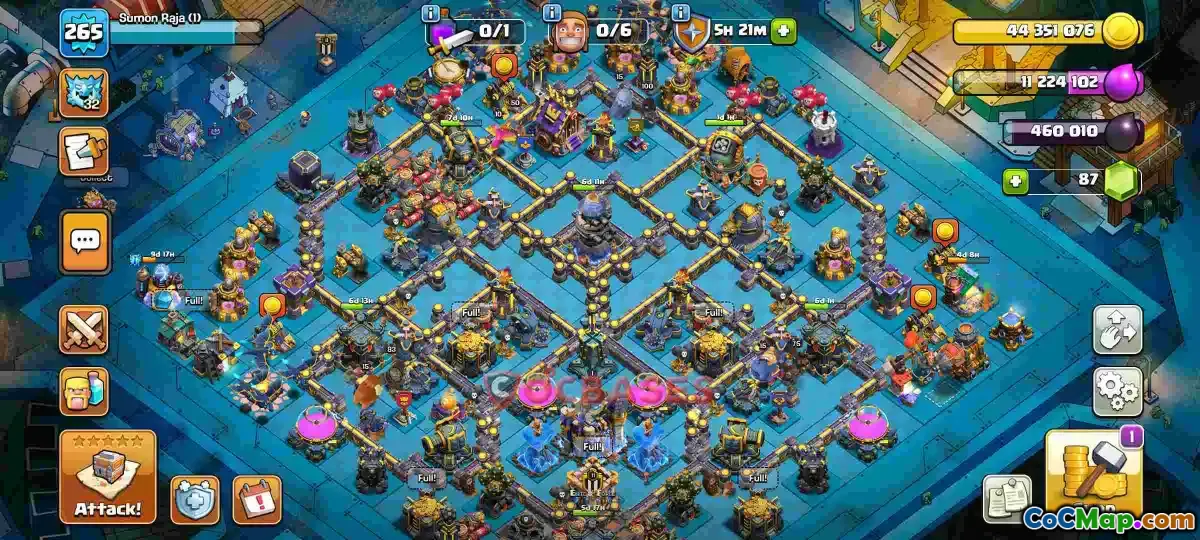
Task: Visit the CoCMap.com watermark link
Action: tap(1107, 519)
